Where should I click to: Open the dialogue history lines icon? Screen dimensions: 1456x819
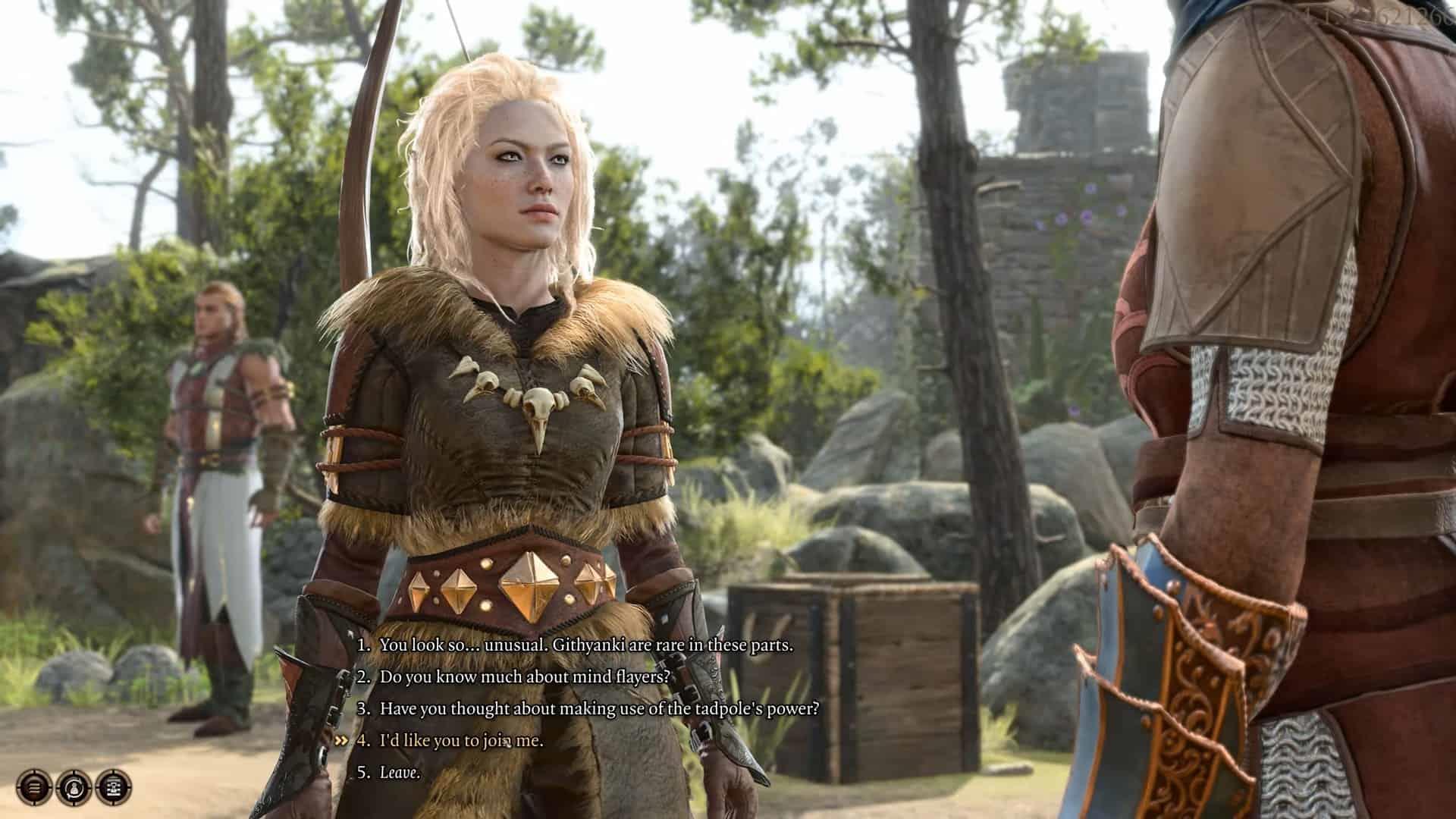tap(35, 786)
